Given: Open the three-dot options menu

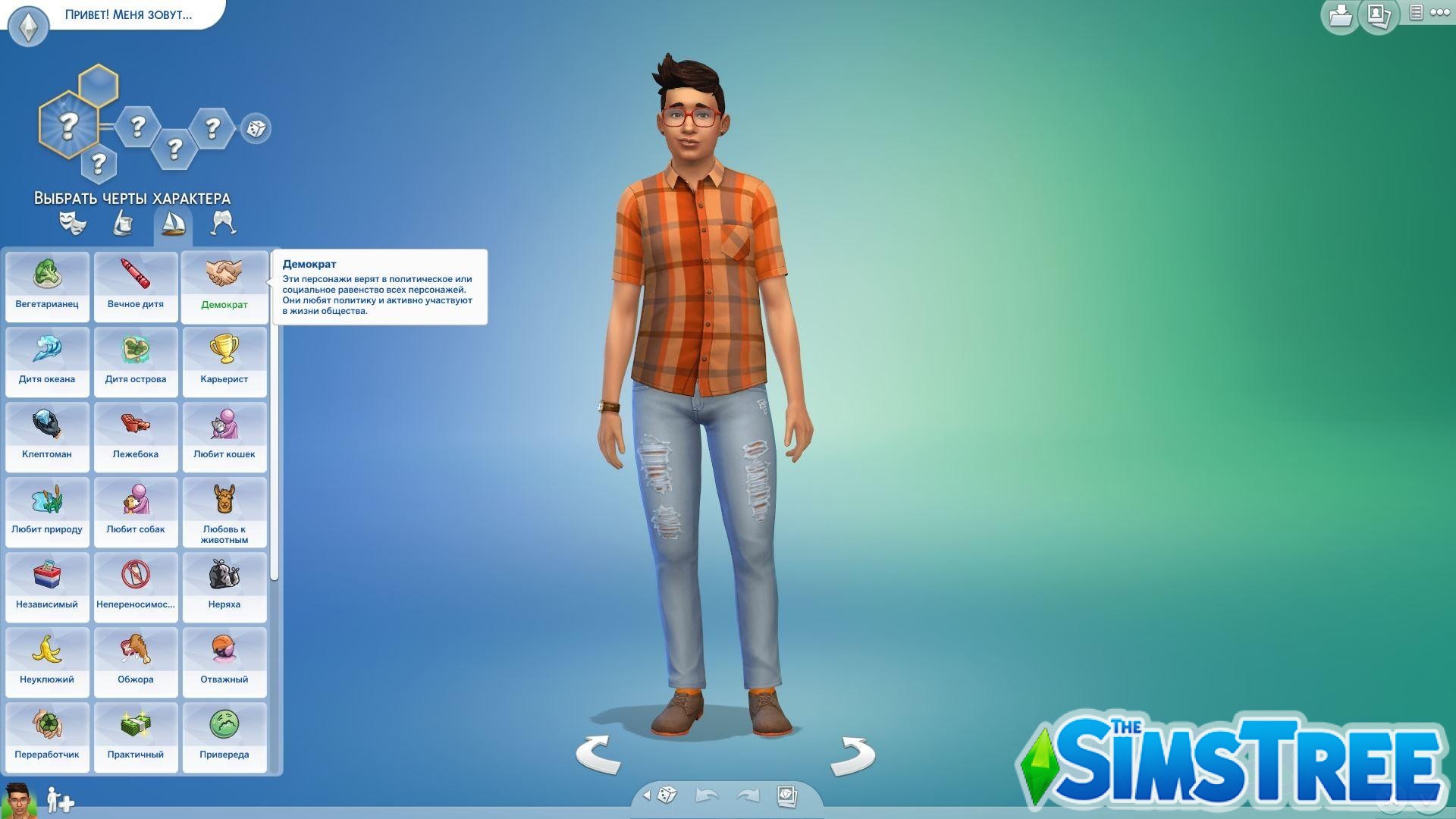Looking at the screenshot, I should 1441,14.
